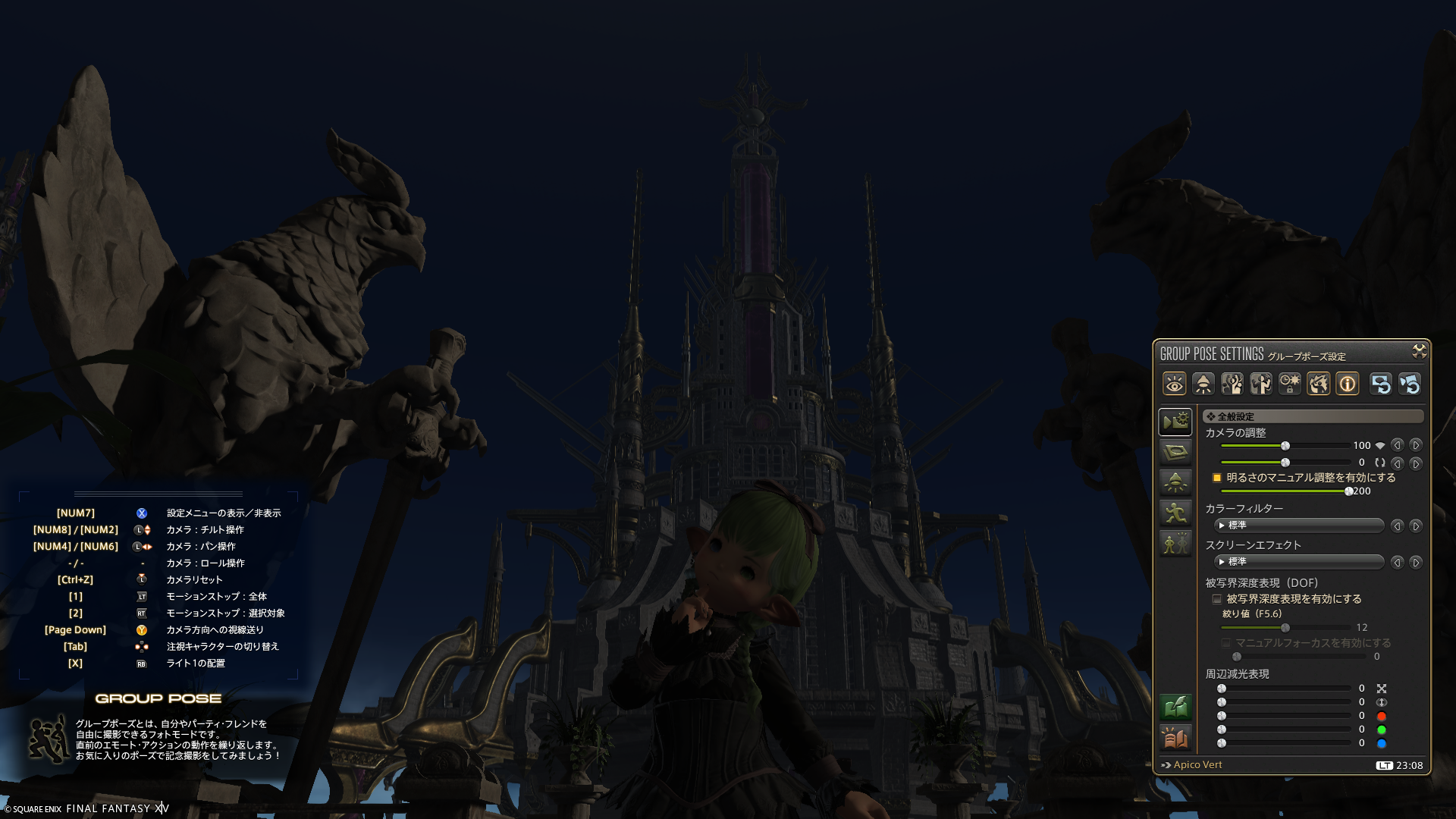Click the orange open book button

pyautogui.click(x=1175, y=737)
